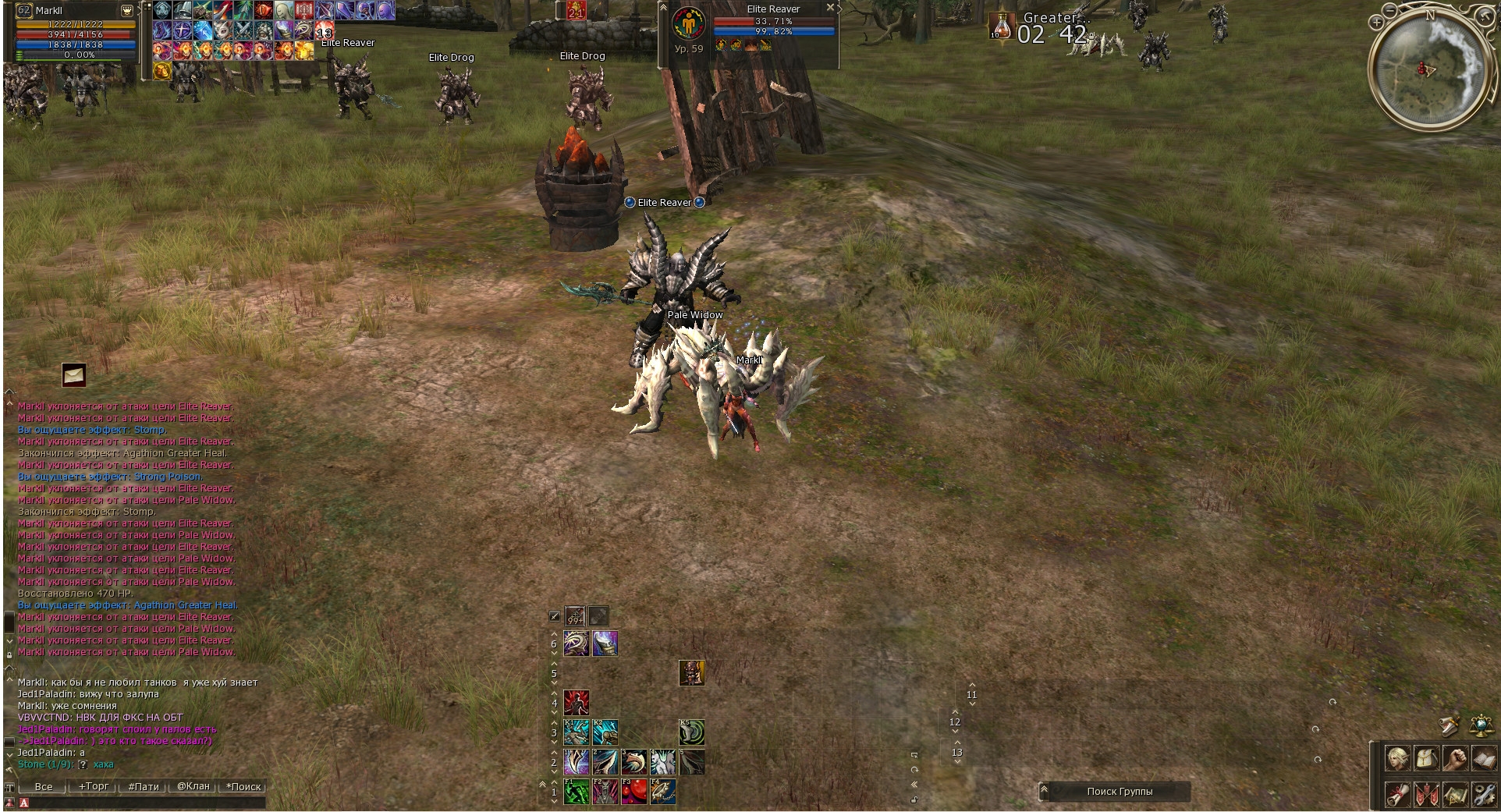Open the Поиск Группы party search

1120,791
